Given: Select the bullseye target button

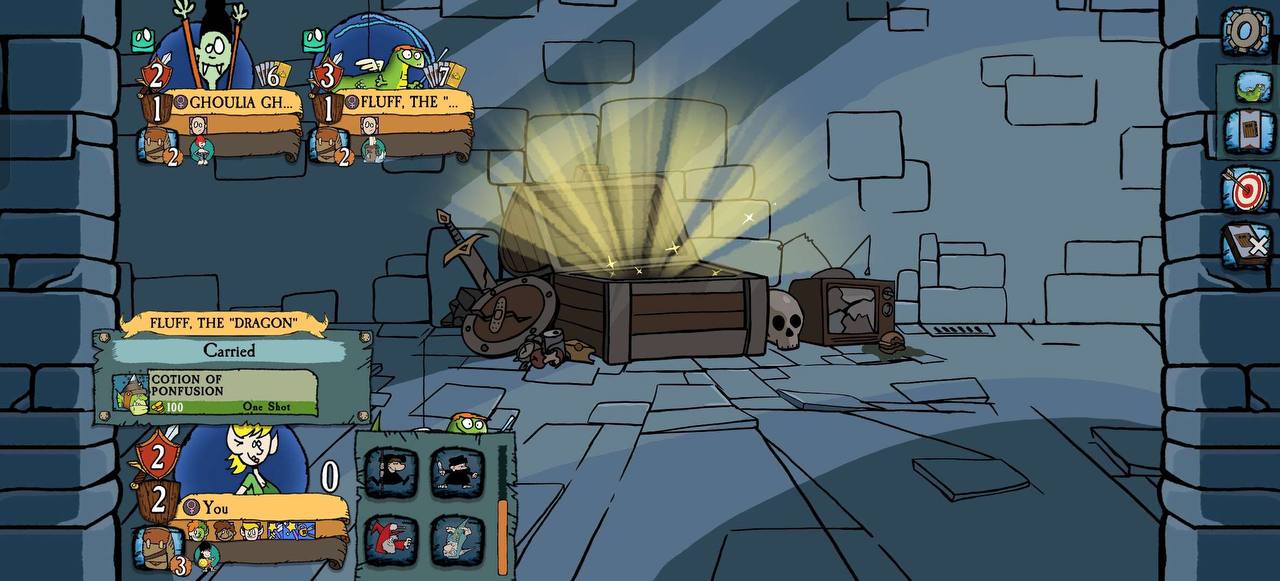Looking at the screenshot, I should click(x=1246, y=189).
